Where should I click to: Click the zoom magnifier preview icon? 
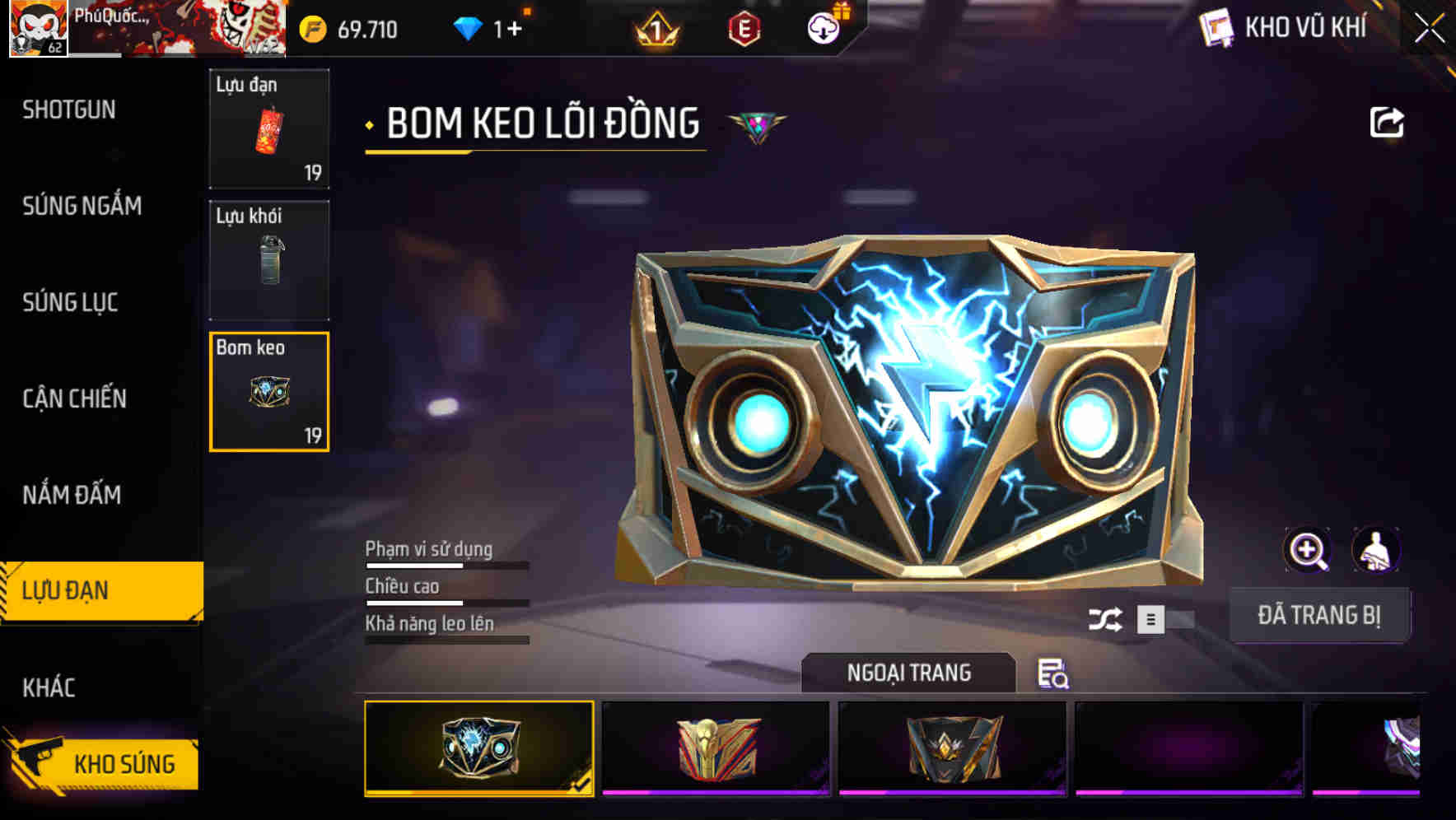[1308, 550]
